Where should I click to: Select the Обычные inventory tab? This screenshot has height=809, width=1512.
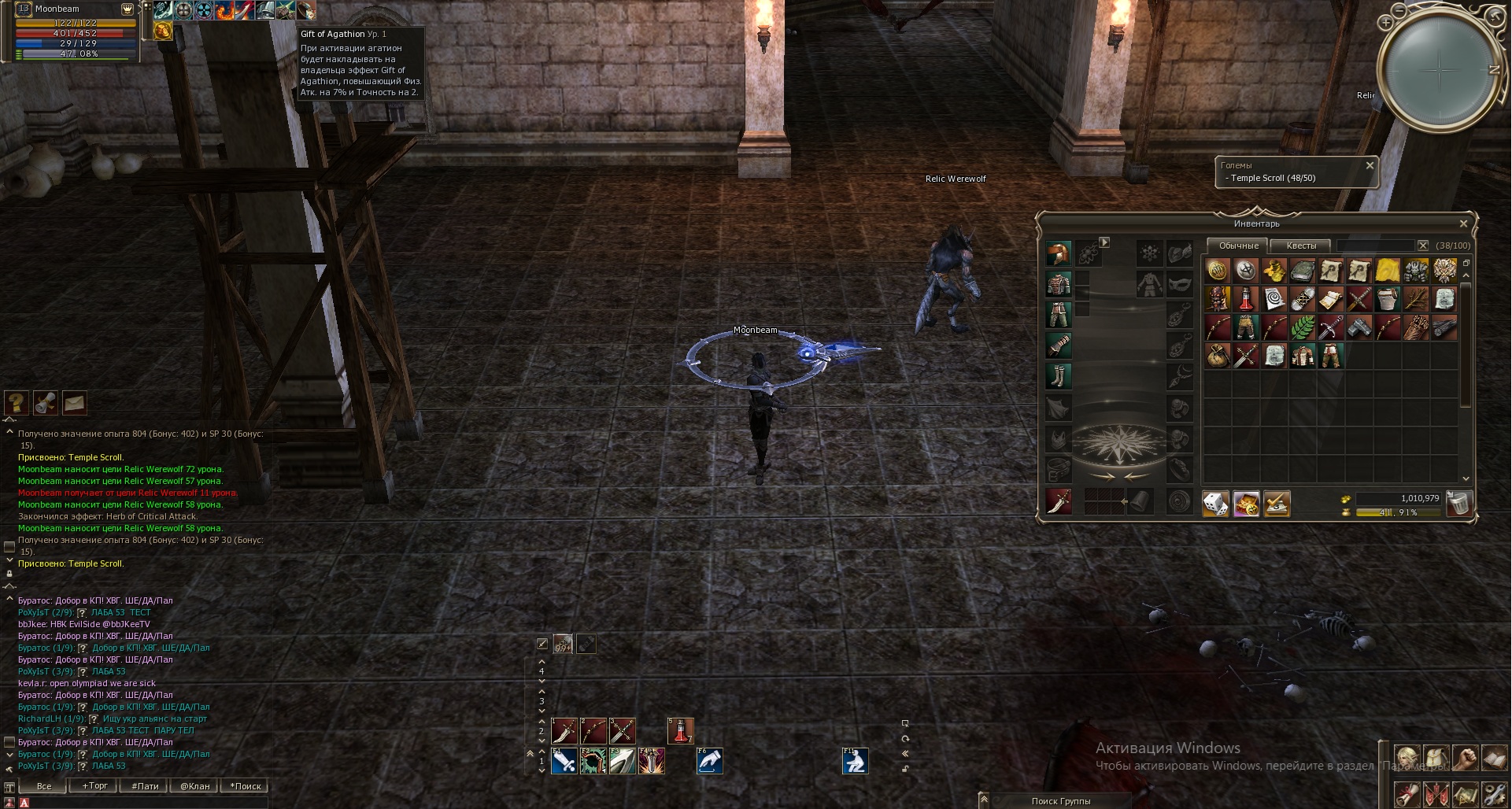(x=1238, y=246)
